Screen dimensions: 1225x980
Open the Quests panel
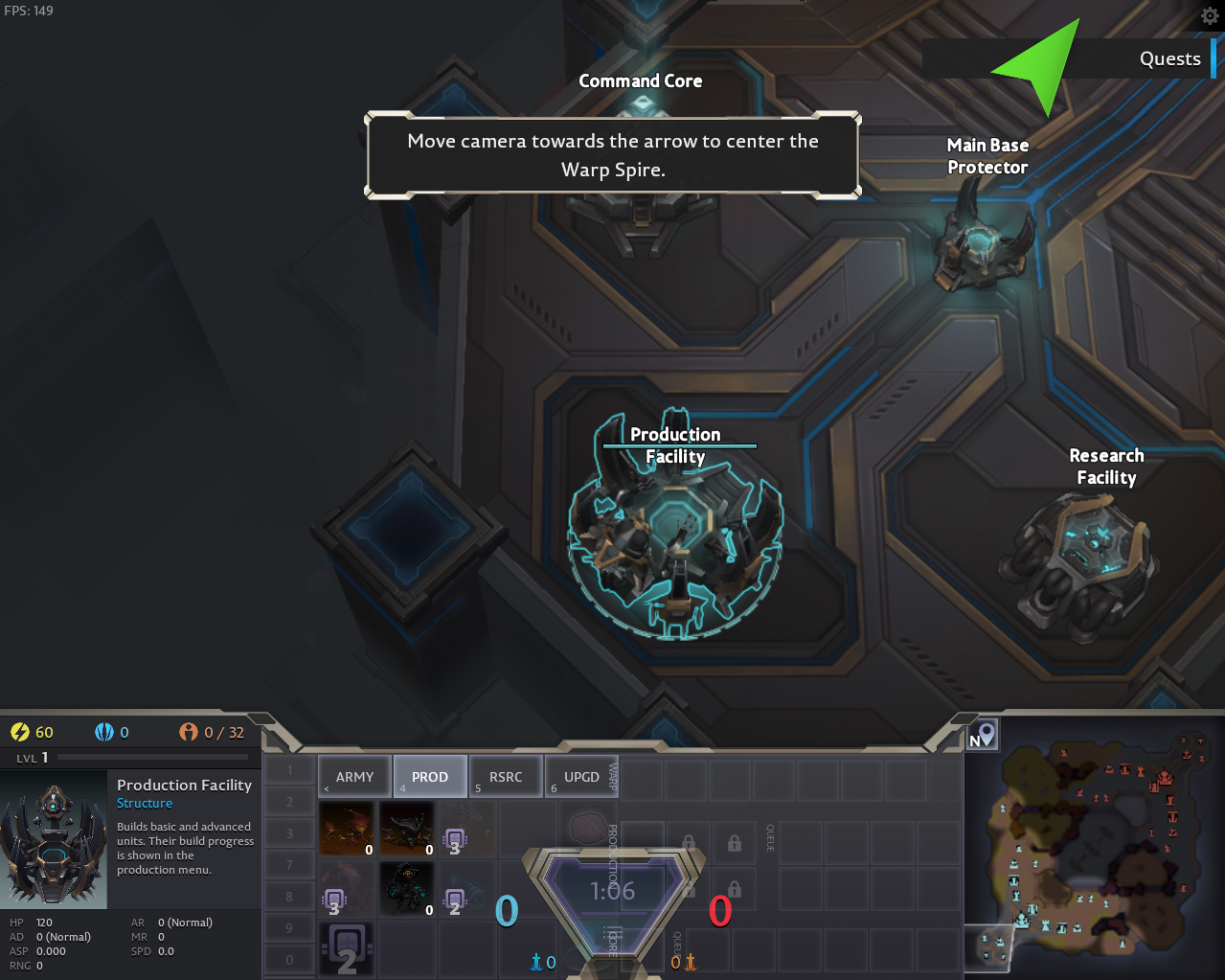pos(1169,59)
